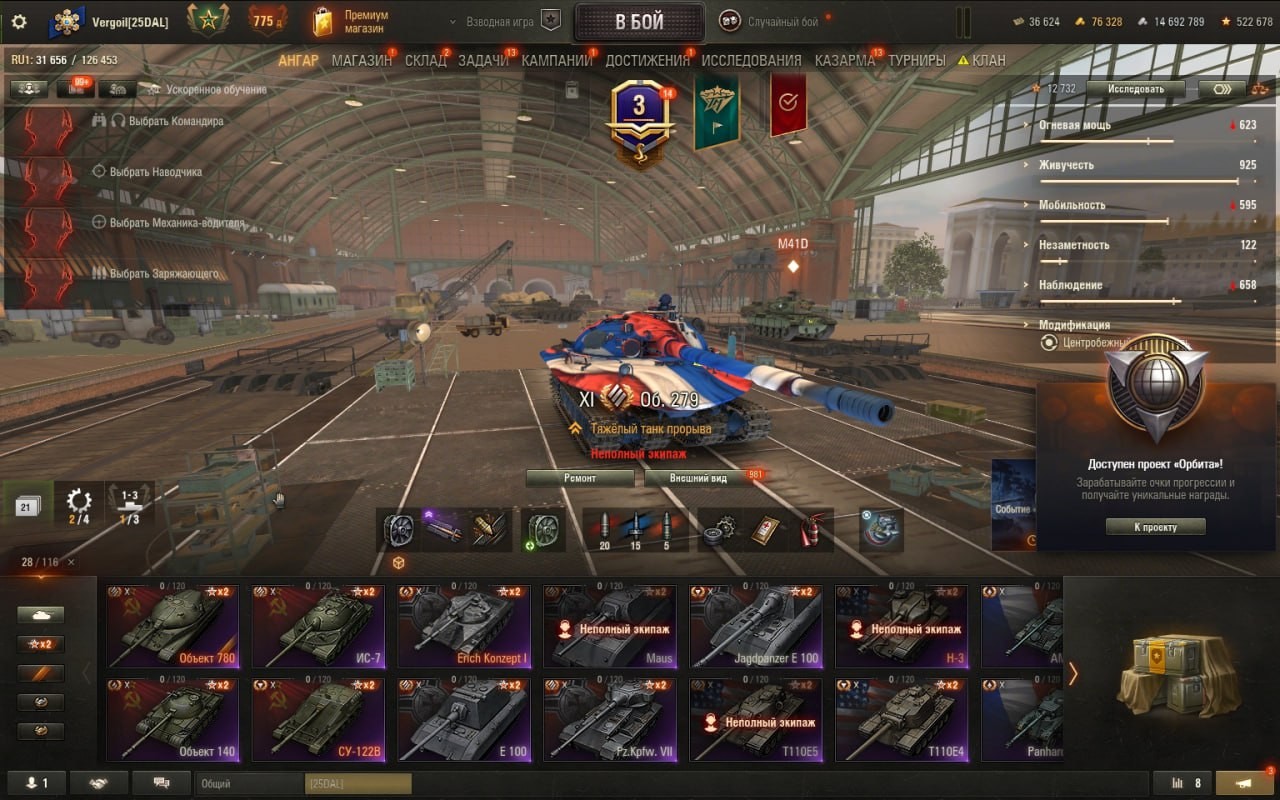Open the Случайный бой mode selector
Viewport: 1280px width, 800px height.
(x=782, y=22)
